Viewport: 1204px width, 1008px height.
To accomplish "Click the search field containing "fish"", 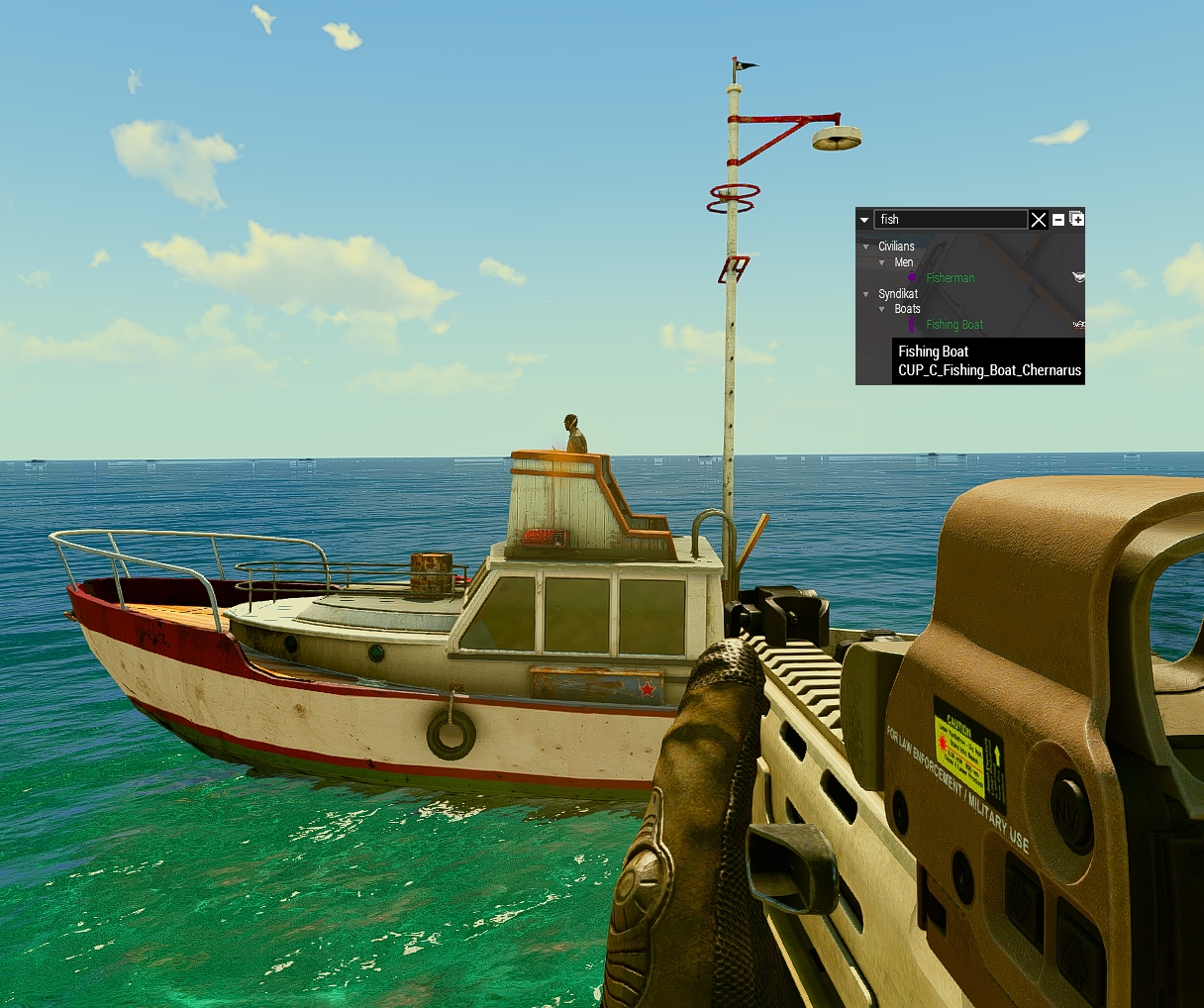I will point(950,220).
